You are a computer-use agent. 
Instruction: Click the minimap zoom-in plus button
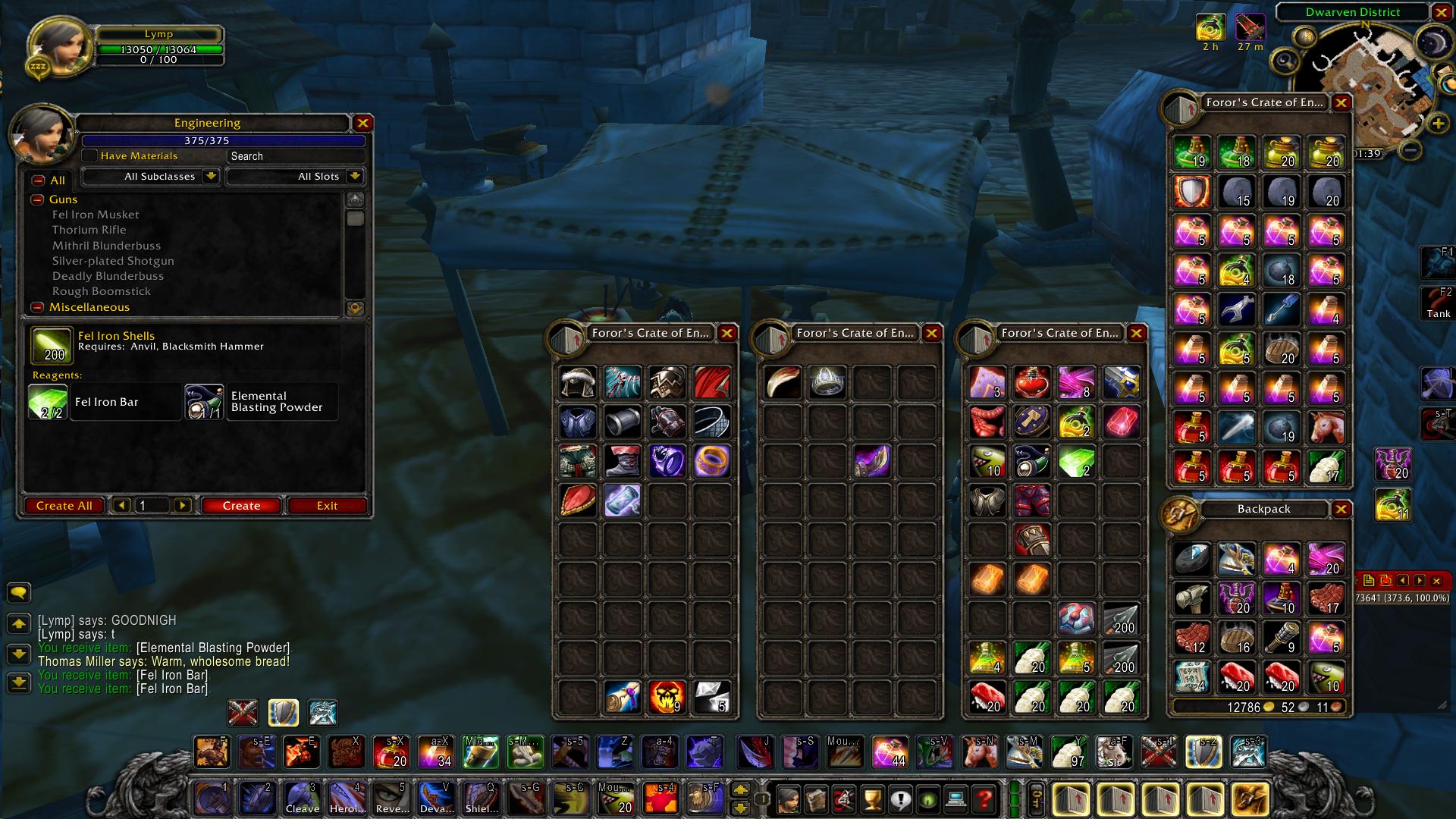1437,123
